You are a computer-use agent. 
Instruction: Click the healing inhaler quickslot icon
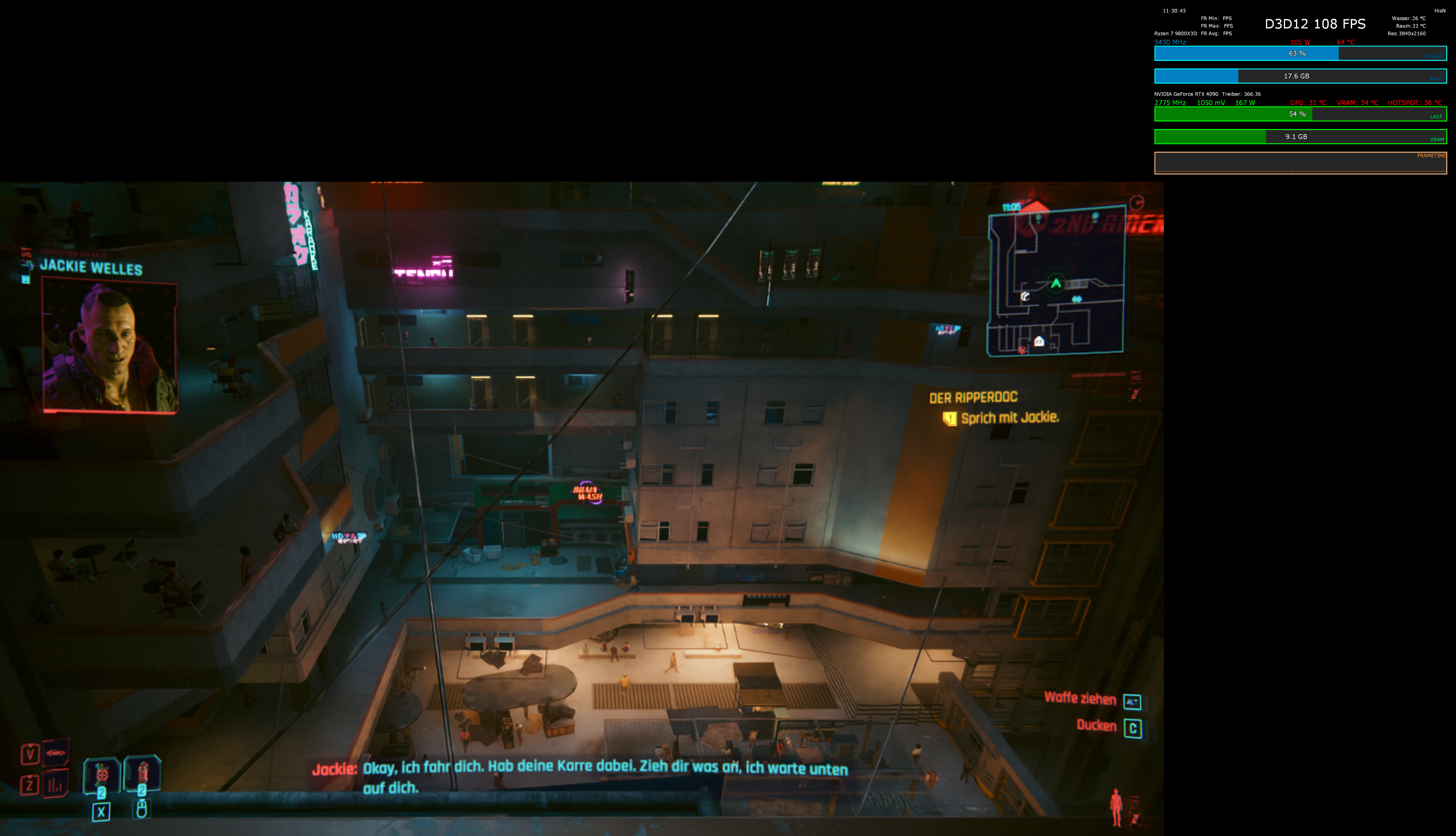tap(143, 772)
